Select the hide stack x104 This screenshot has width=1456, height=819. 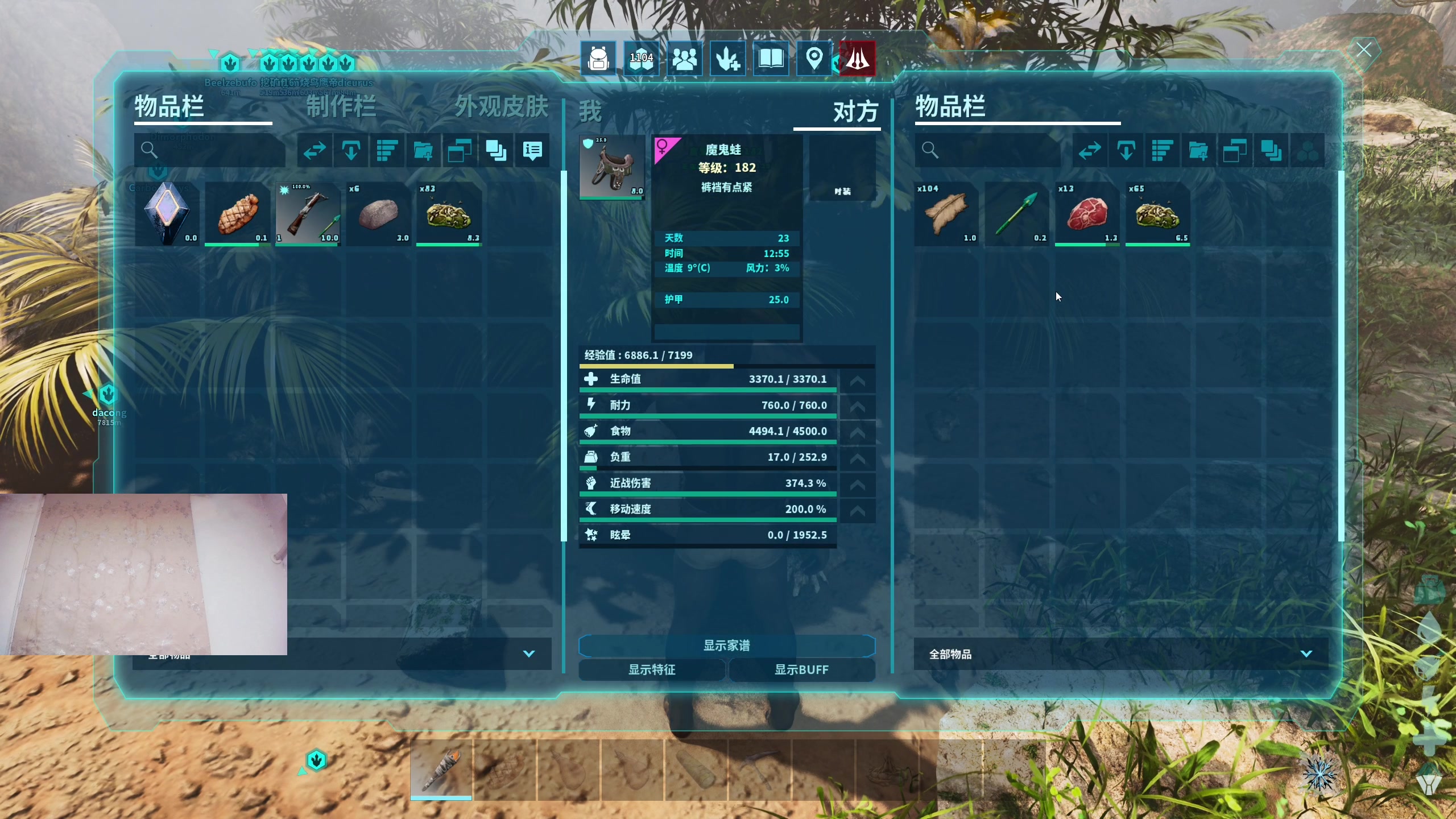click(x=946, y=214)
